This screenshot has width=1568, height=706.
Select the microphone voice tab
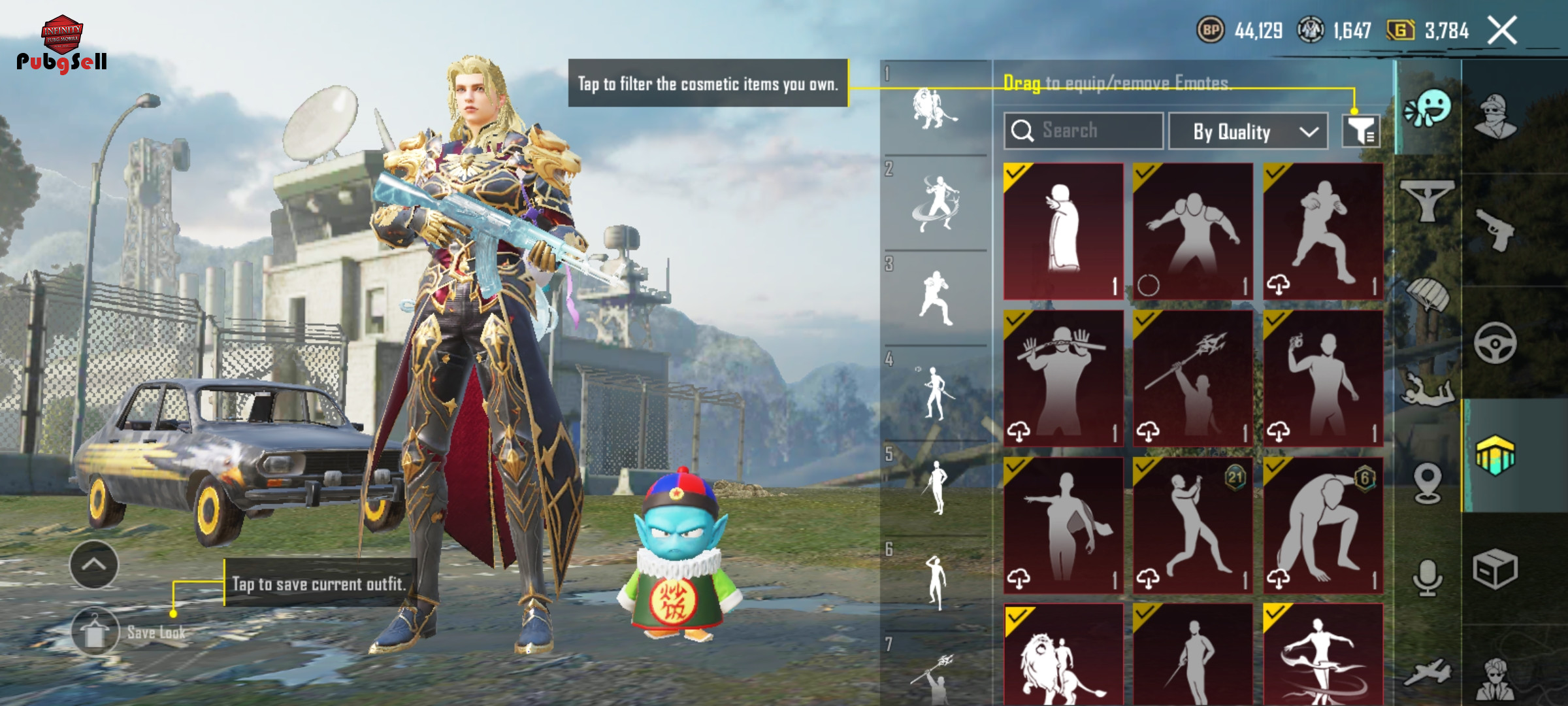pos(1428,577)
